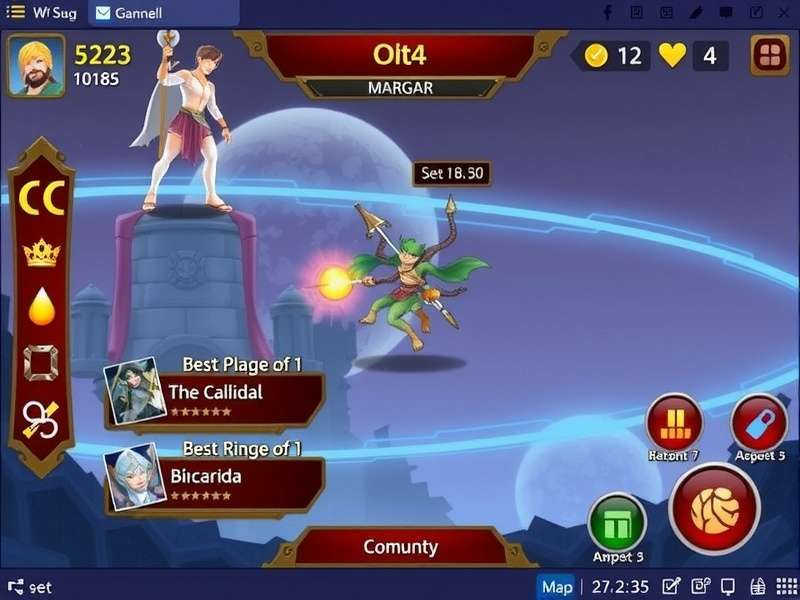
Task: Select the double C emblem icon
Action: (x=41, y=198)
